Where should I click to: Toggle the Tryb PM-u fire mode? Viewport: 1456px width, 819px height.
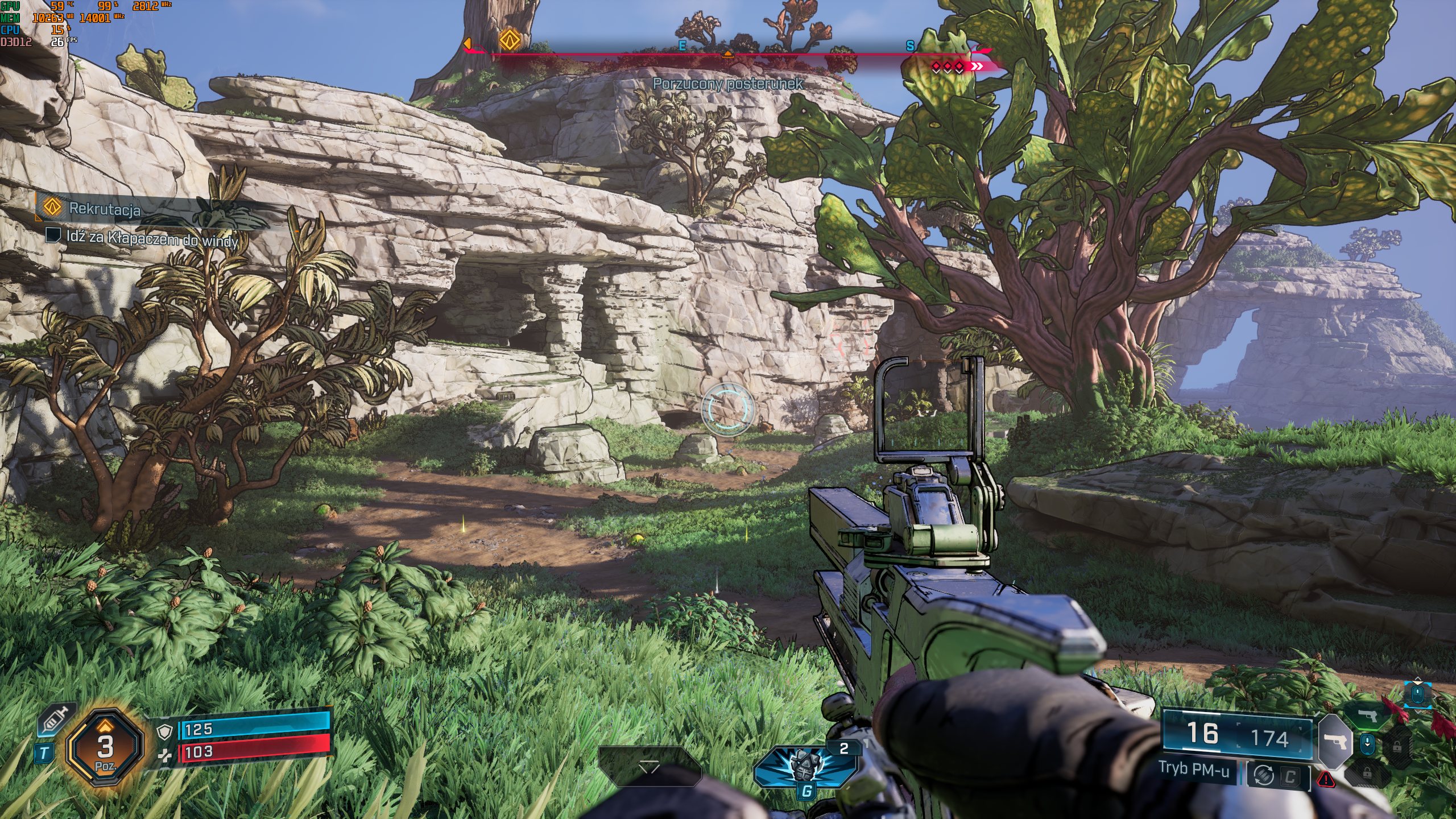[x=1194, y=769]
